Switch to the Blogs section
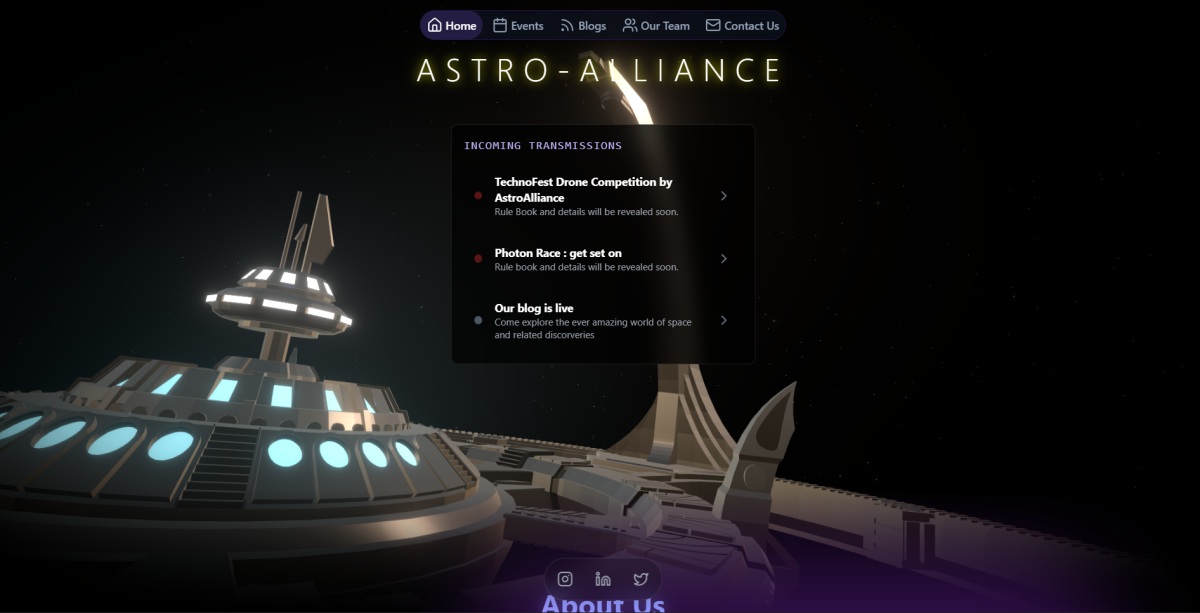Screen dimensions: 1200x613 tap(583, 26)
